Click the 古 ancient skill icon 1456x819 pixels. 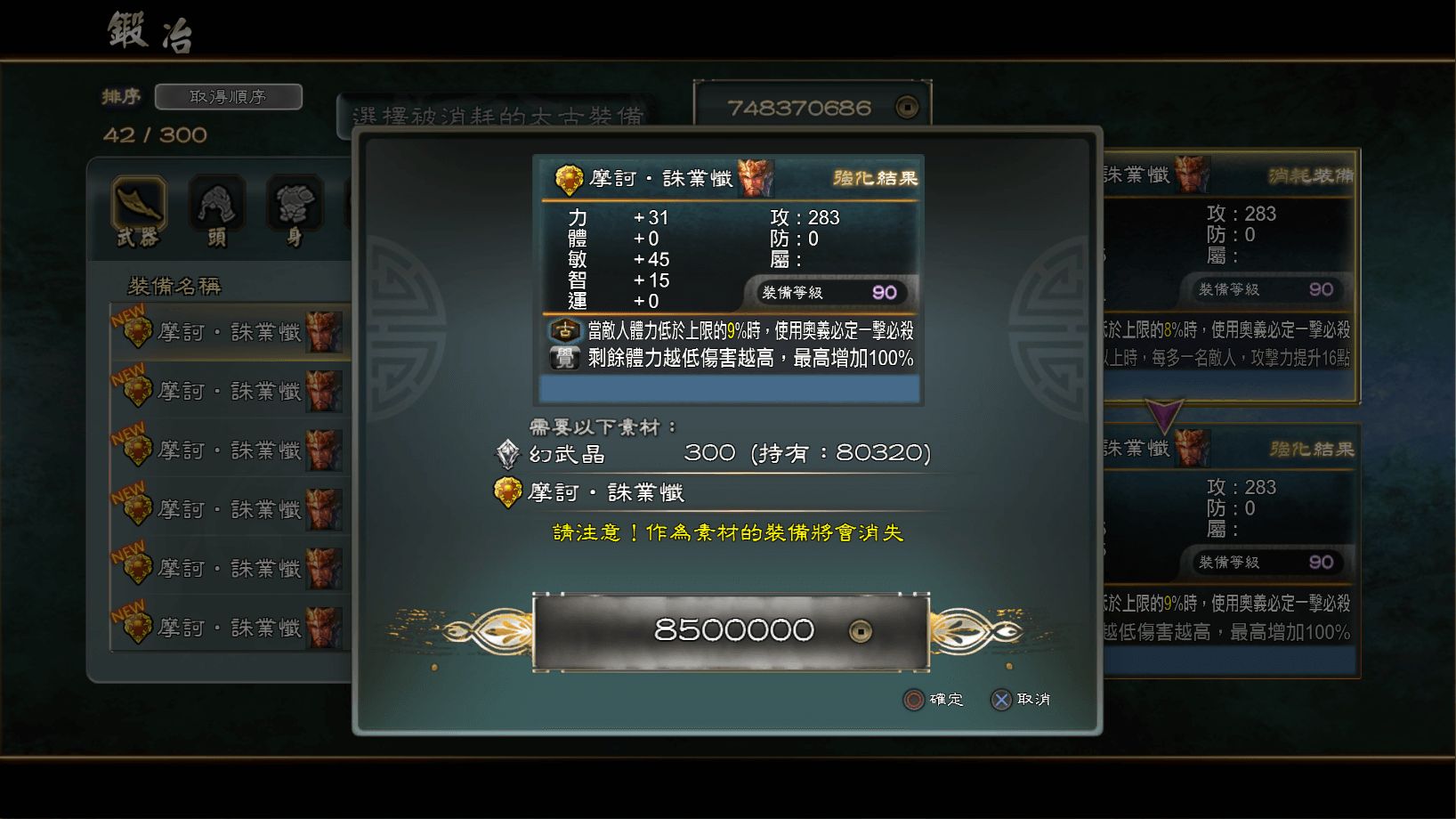point(565,332)
